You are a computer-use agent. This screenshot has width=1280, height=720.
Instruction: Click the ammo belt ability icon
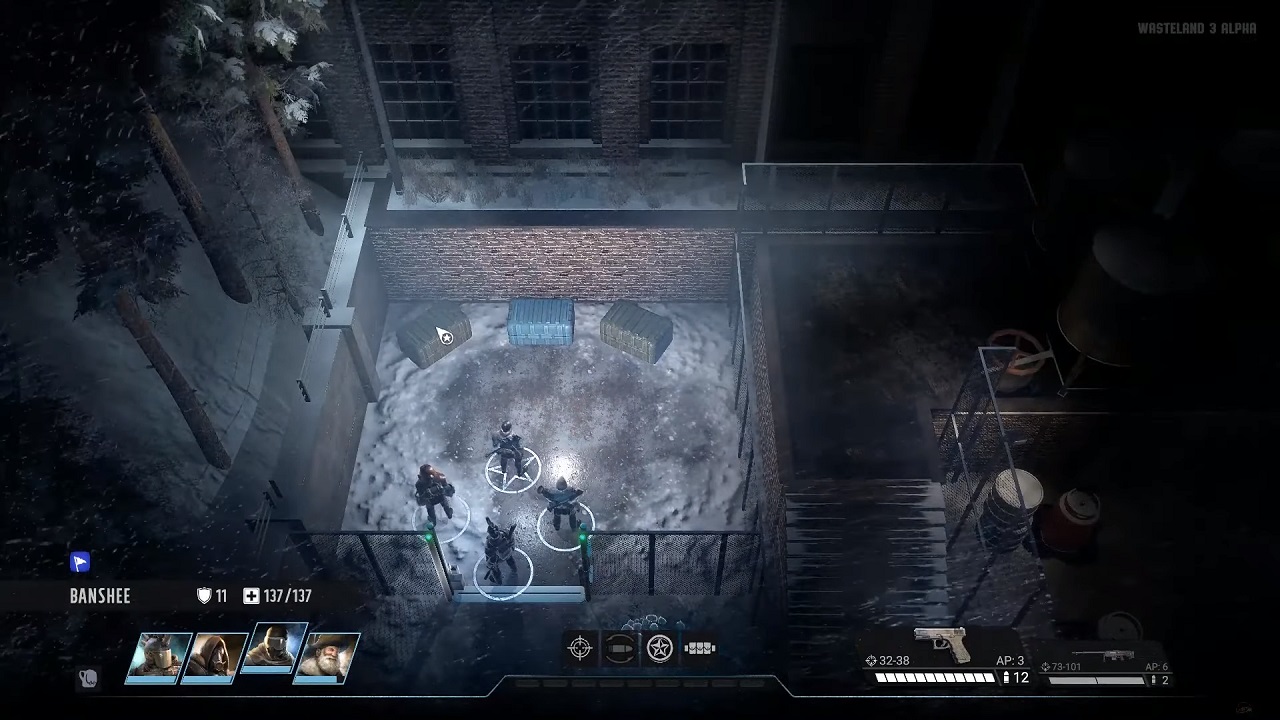pos(699,648)
